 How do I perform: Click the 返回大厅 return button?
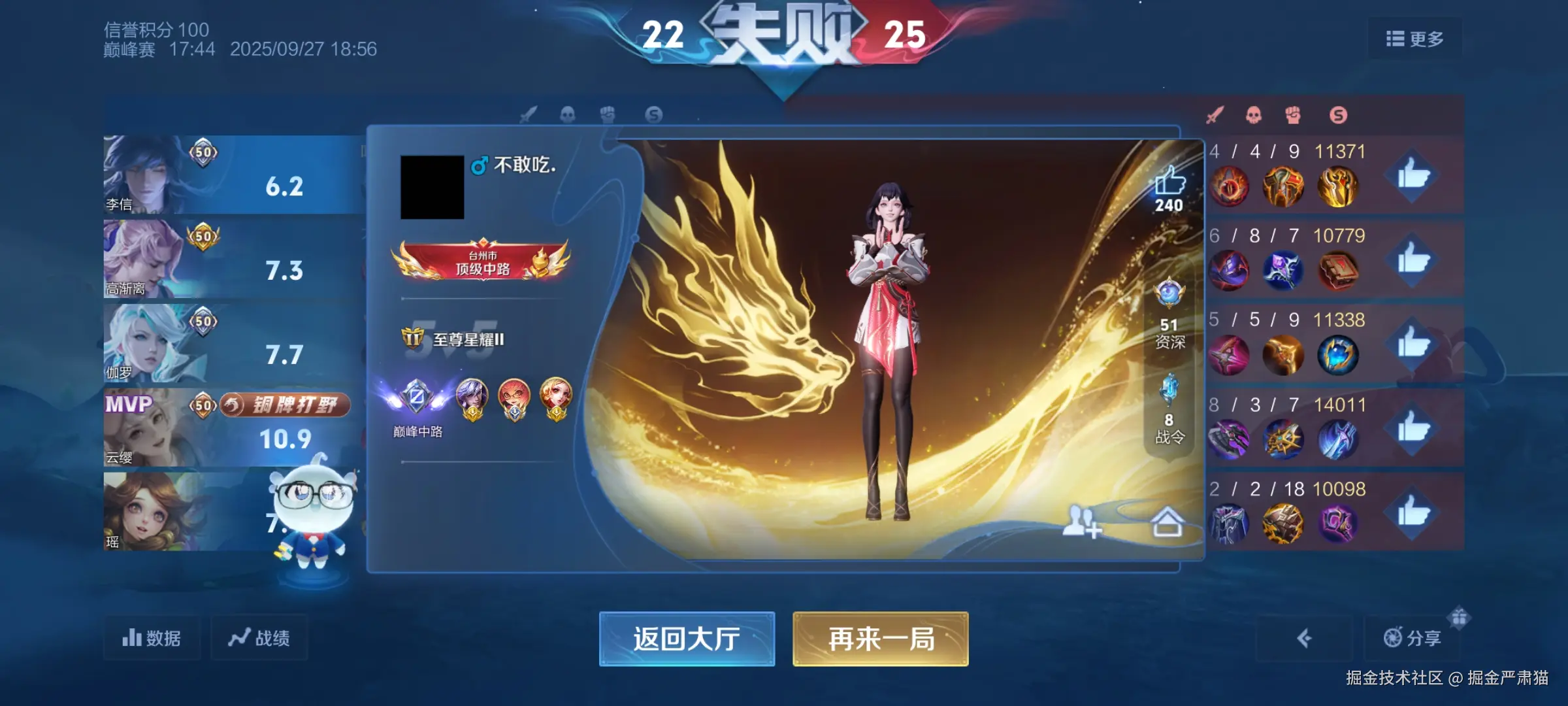(687, 640)
